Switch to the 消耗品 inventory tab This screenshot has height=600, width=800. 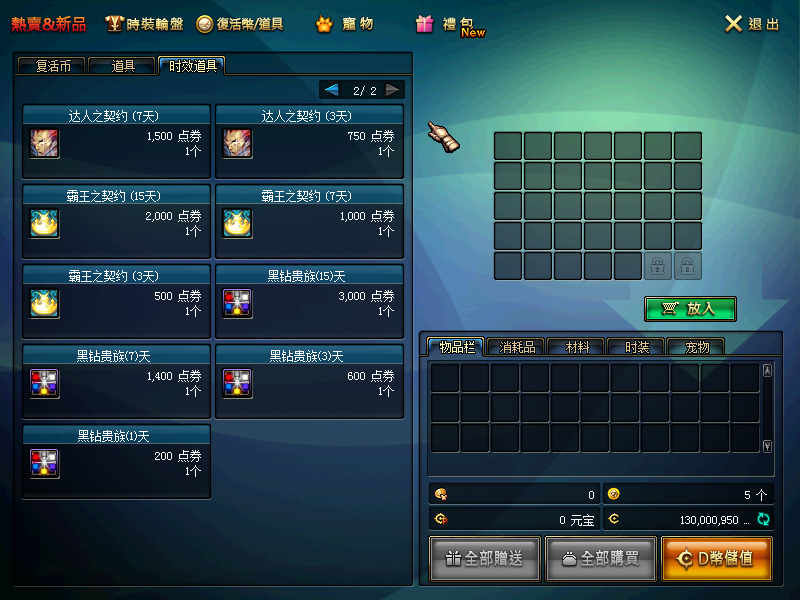pyautogui.click(x=517, y=347)
